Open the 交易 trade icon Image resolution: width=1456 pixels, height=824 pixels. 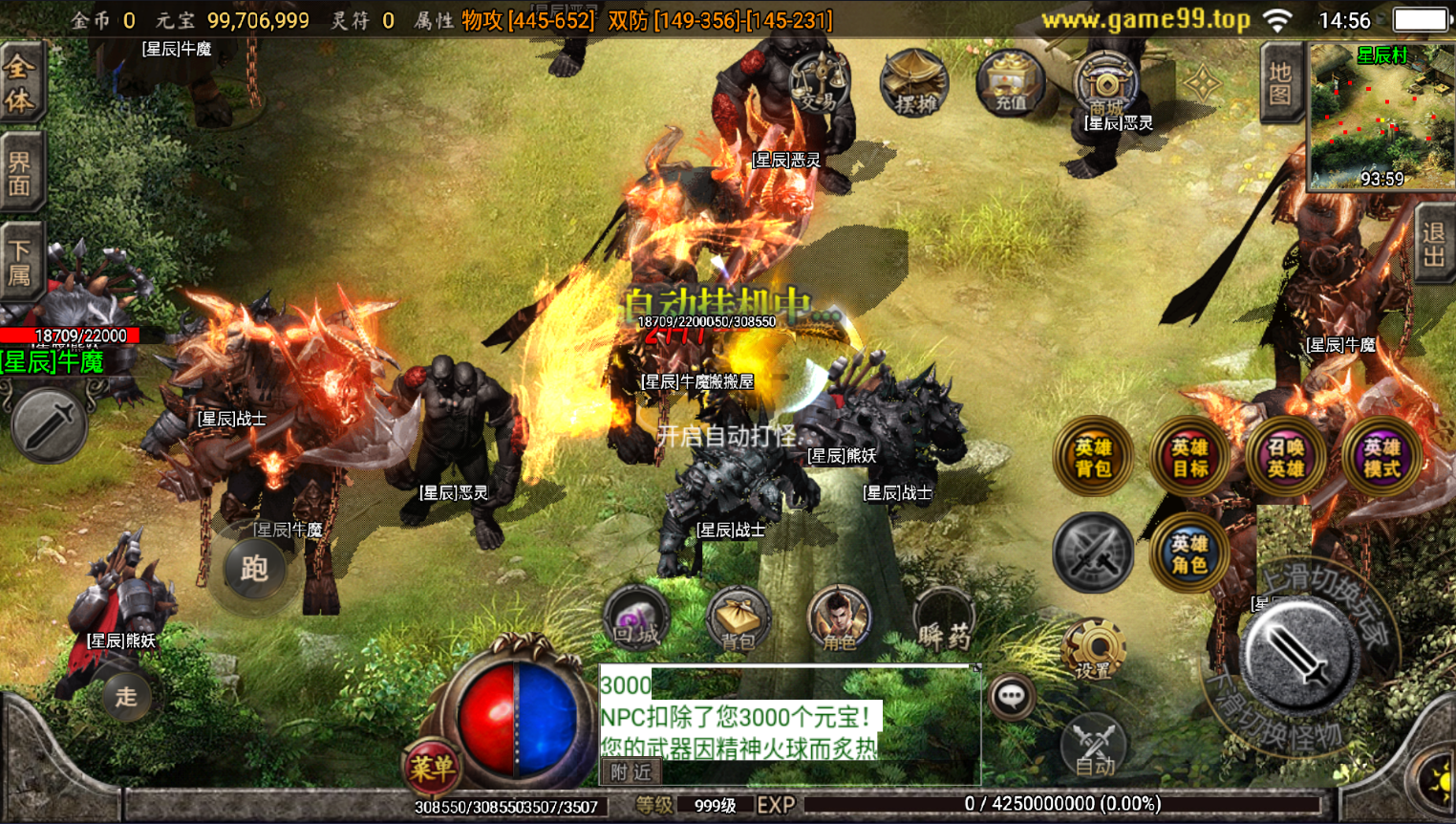coord(818,83)
